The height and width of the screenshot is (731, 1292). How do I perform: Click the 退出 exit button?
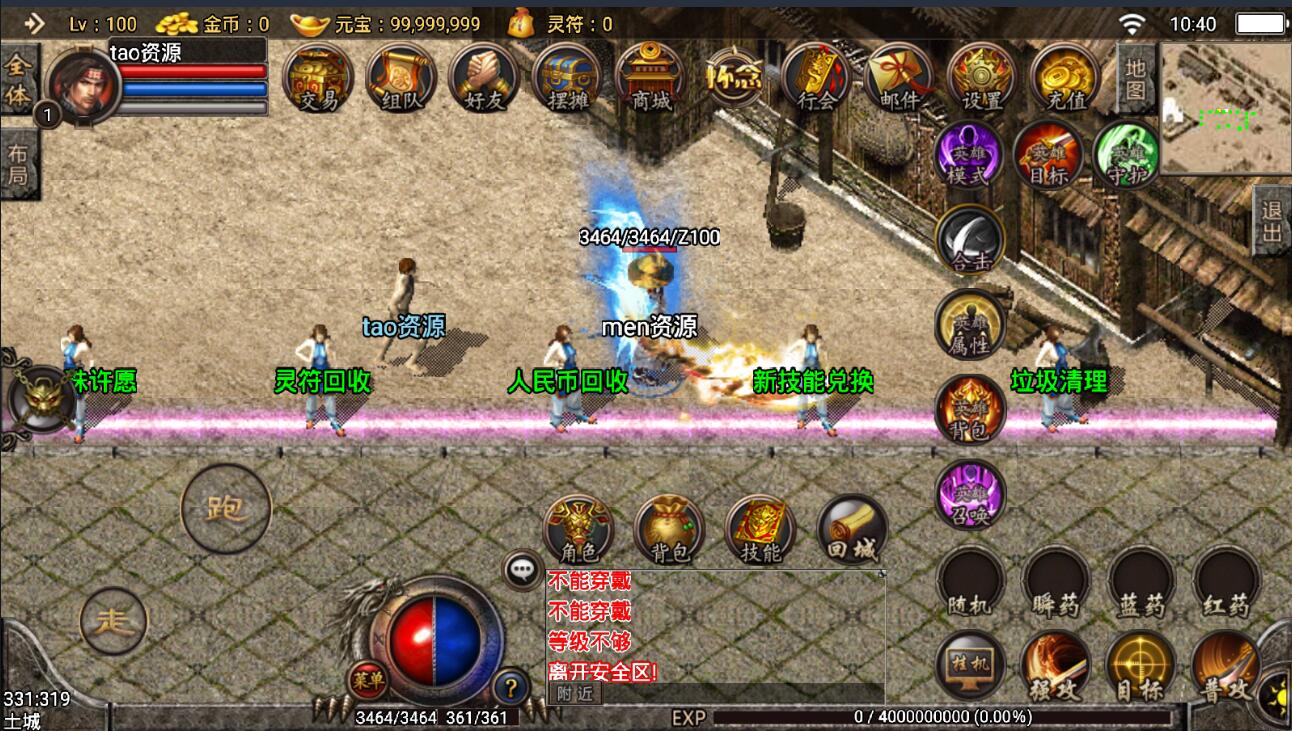pyautogui.click(x=1271, y=221)
